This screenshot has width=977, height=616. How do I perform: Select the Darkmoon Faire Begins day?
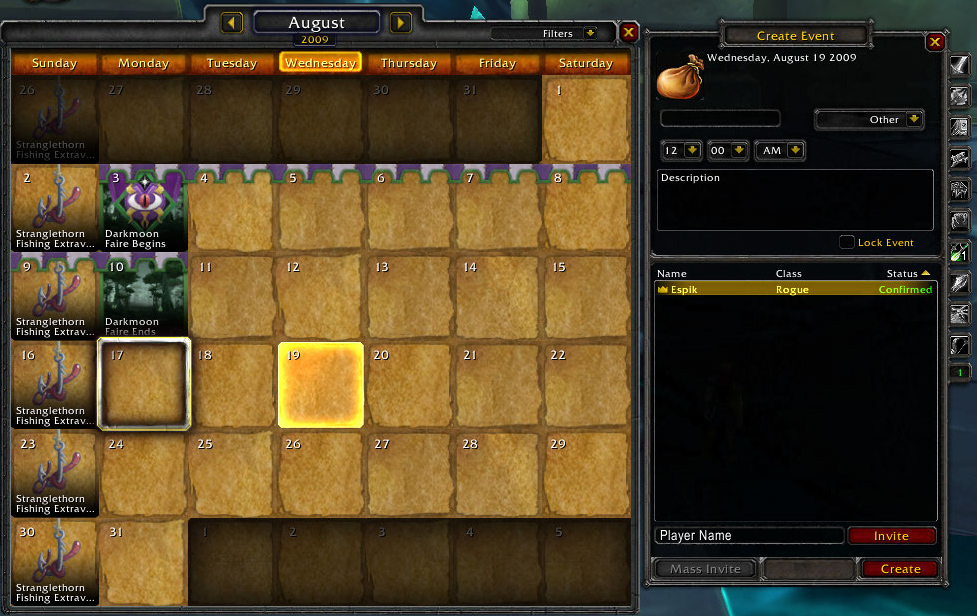pyautogui.click(x=144, y=208)
